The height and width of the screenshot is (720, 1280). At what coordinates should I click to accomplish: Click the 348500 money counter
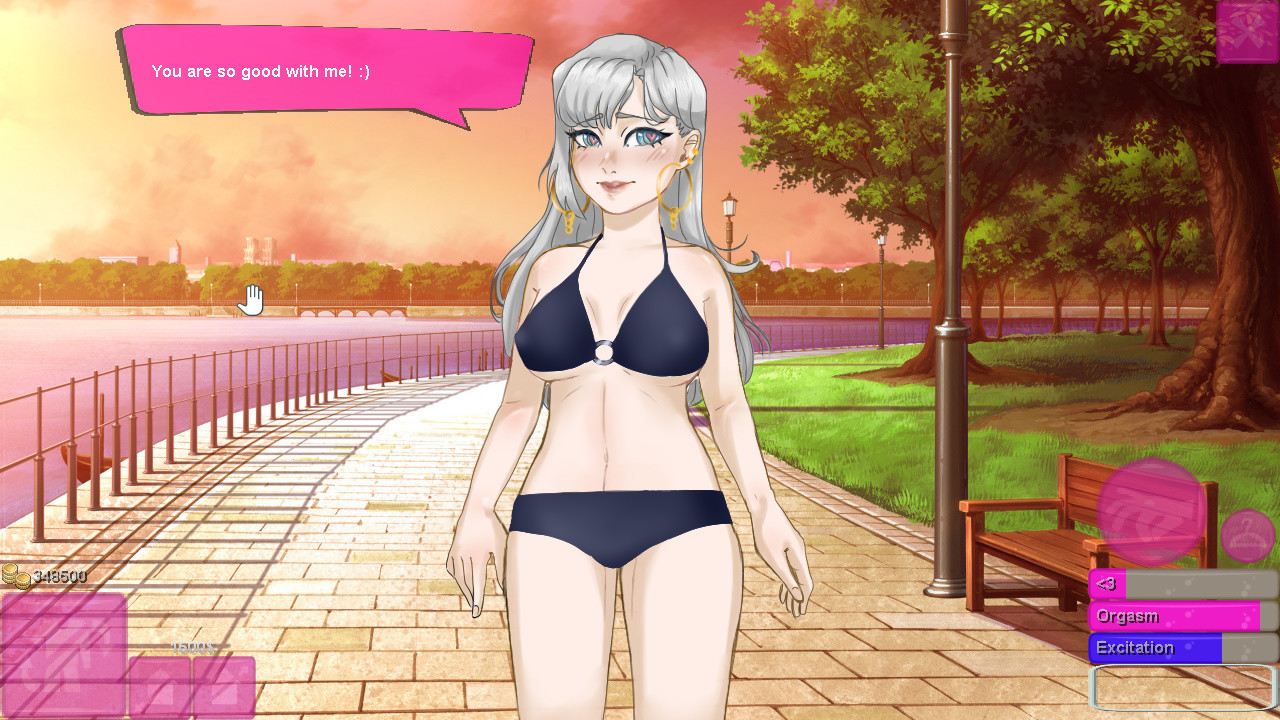click(60, 574)
